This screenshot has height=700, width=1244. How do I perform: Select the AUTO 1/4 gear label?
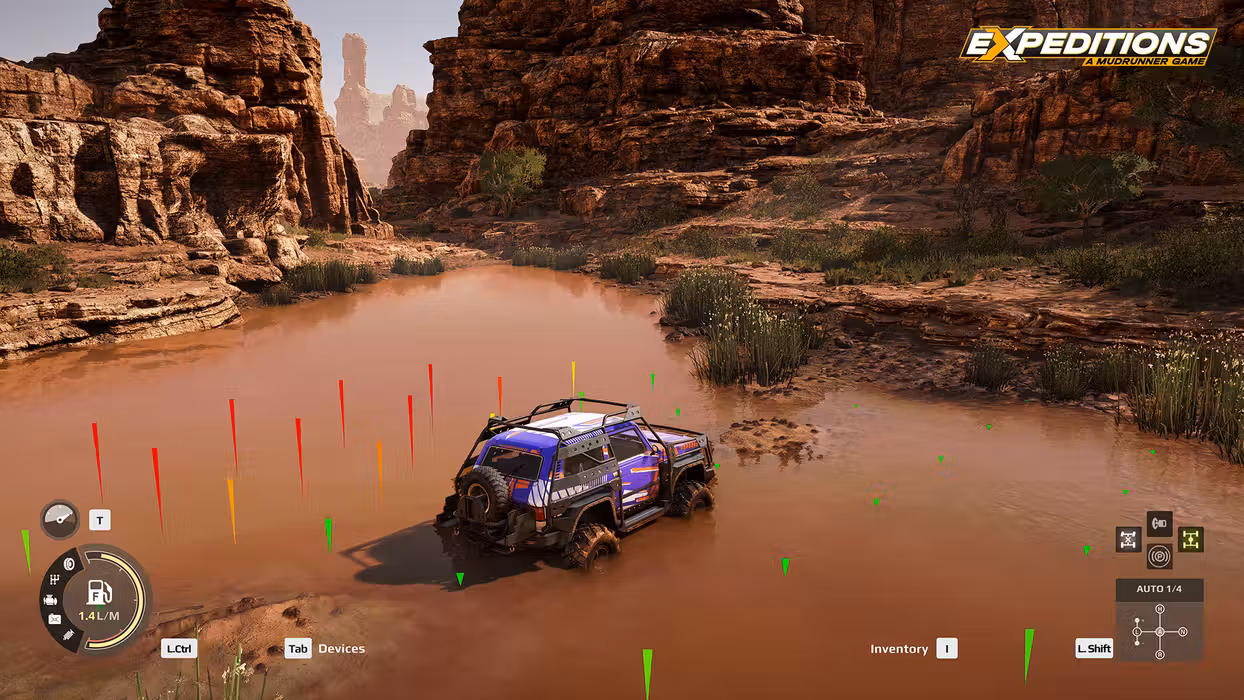pyautogui.click(x=1159, y=589)
